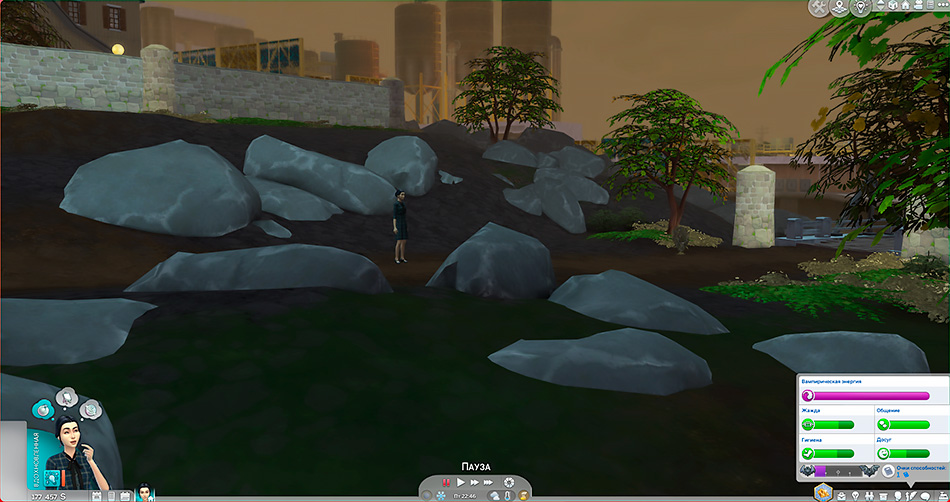Open the vampire powers bat icon

click(x=807, y=470)
